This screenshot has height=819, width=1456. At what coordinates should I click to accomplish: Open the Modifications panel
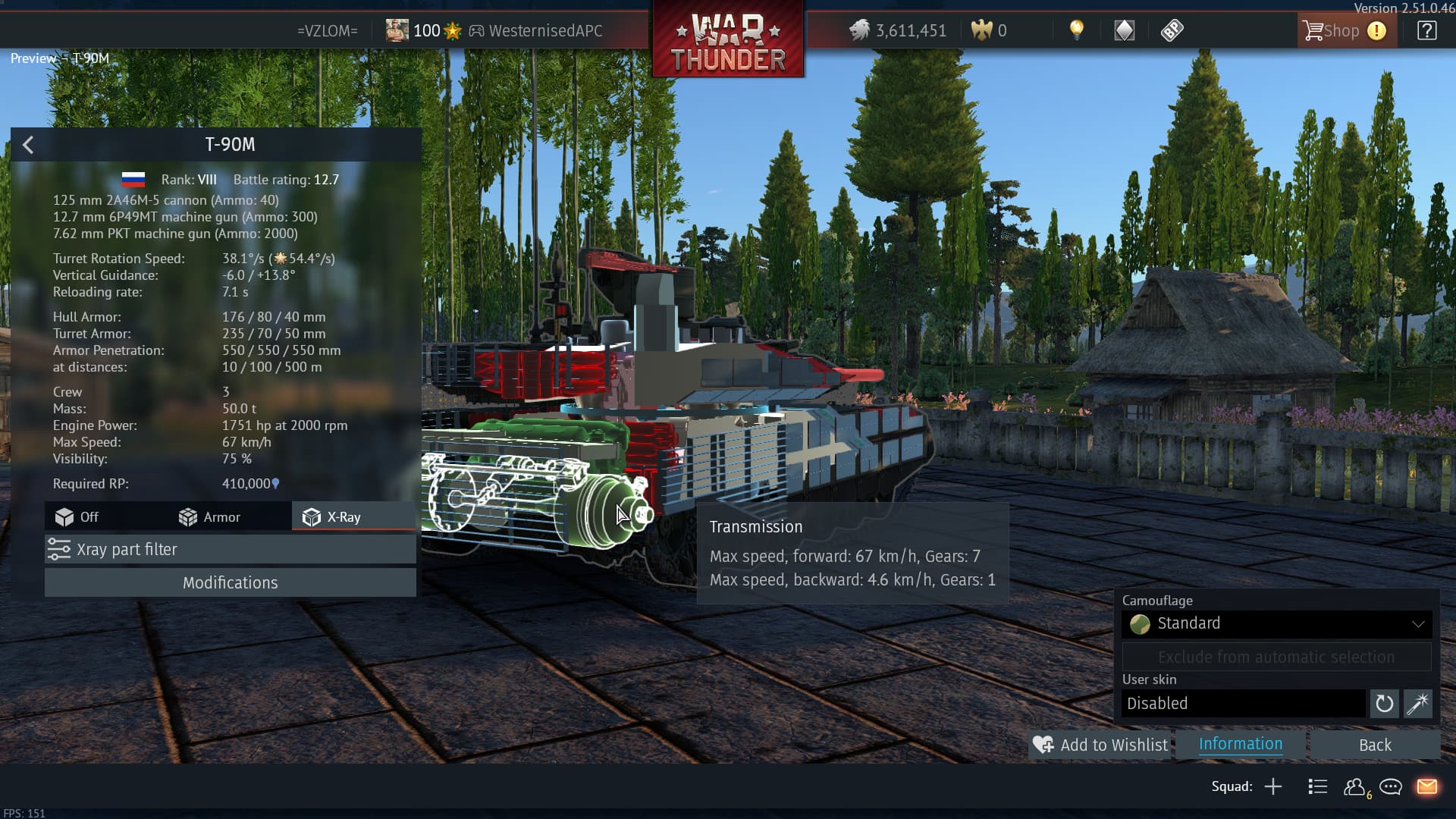230,582
